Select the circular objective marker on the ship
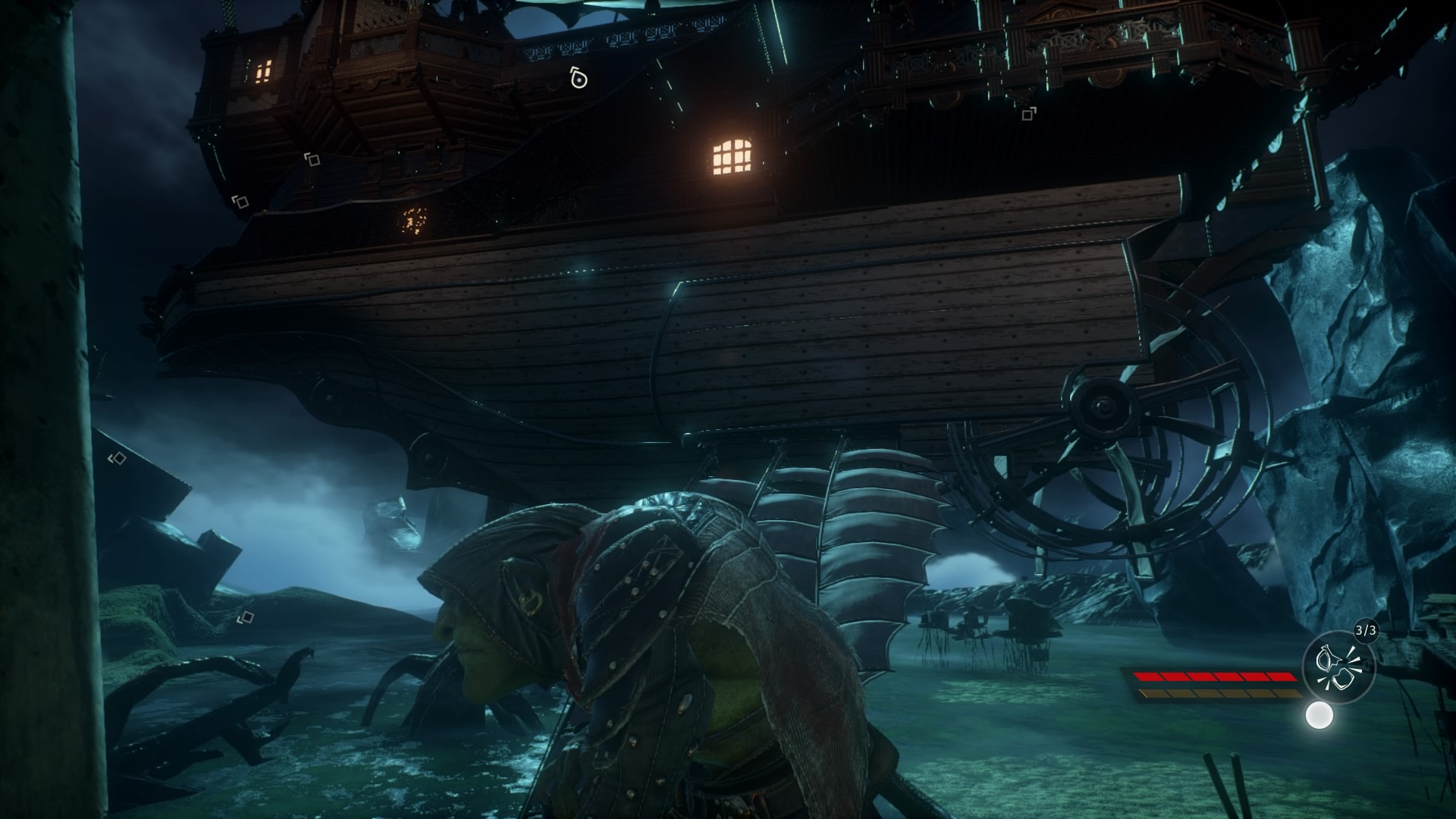The width and height of the screenshot is (1456, 819). pyautogui.click(x=579, y=78)
